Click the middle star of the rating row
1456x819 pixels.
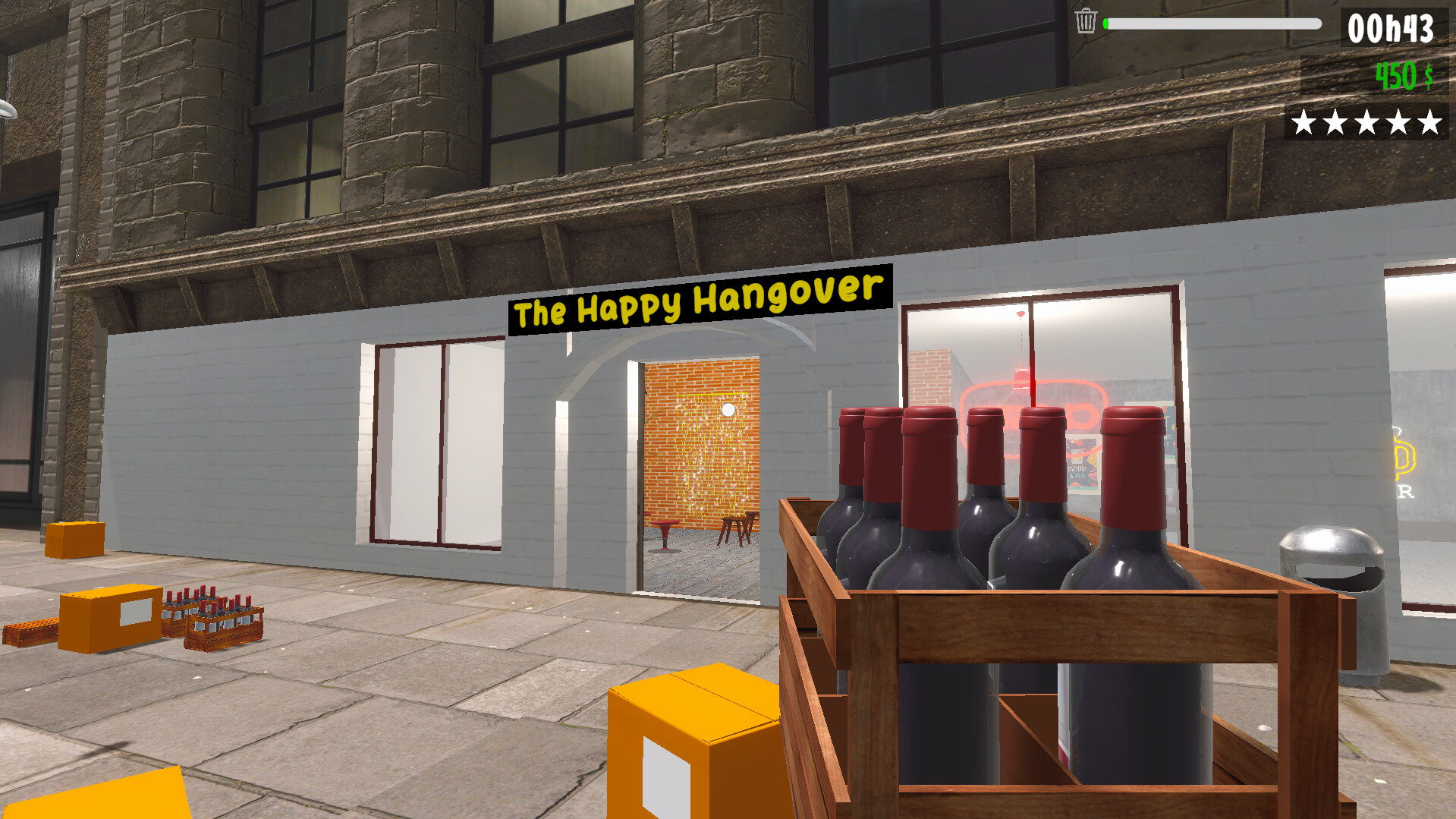click(1366, 120)
